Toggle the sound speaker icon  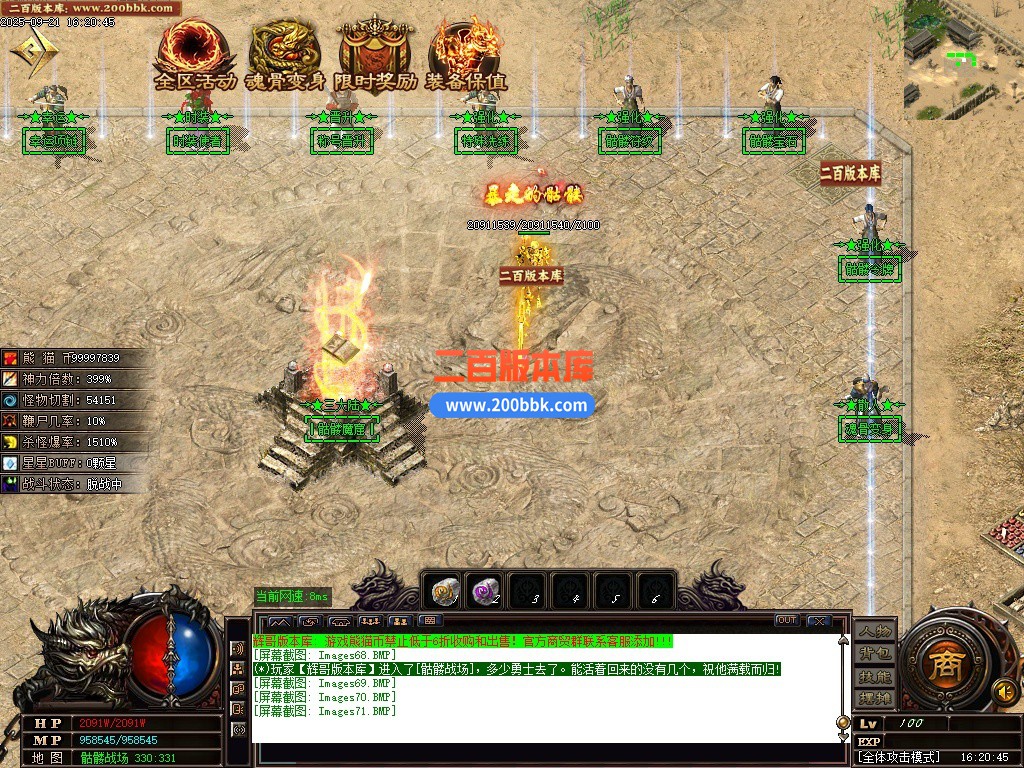[x=1004, y=690]
